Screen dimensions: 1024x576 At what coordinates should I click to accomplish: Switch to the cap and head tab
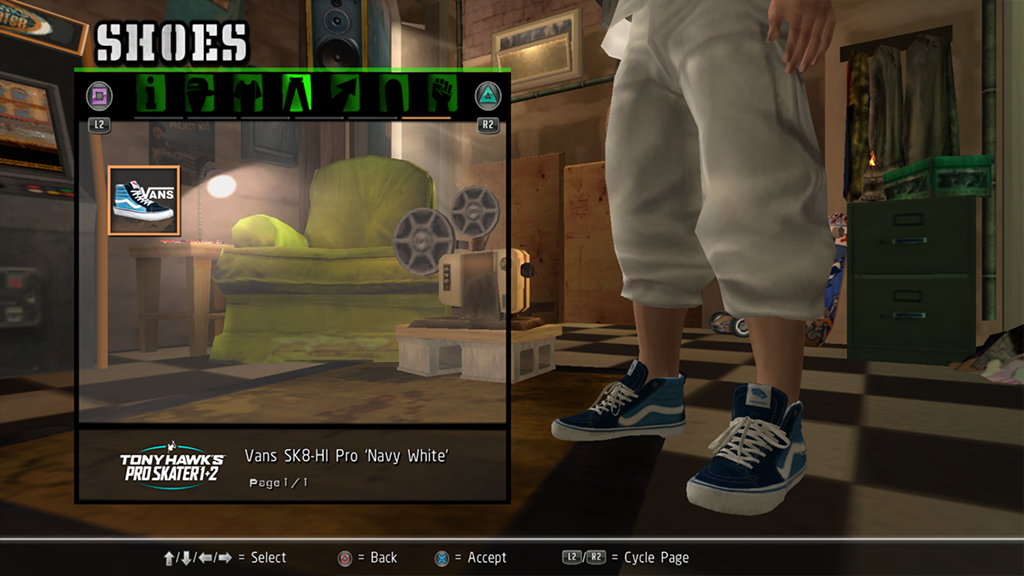(202, 95)
